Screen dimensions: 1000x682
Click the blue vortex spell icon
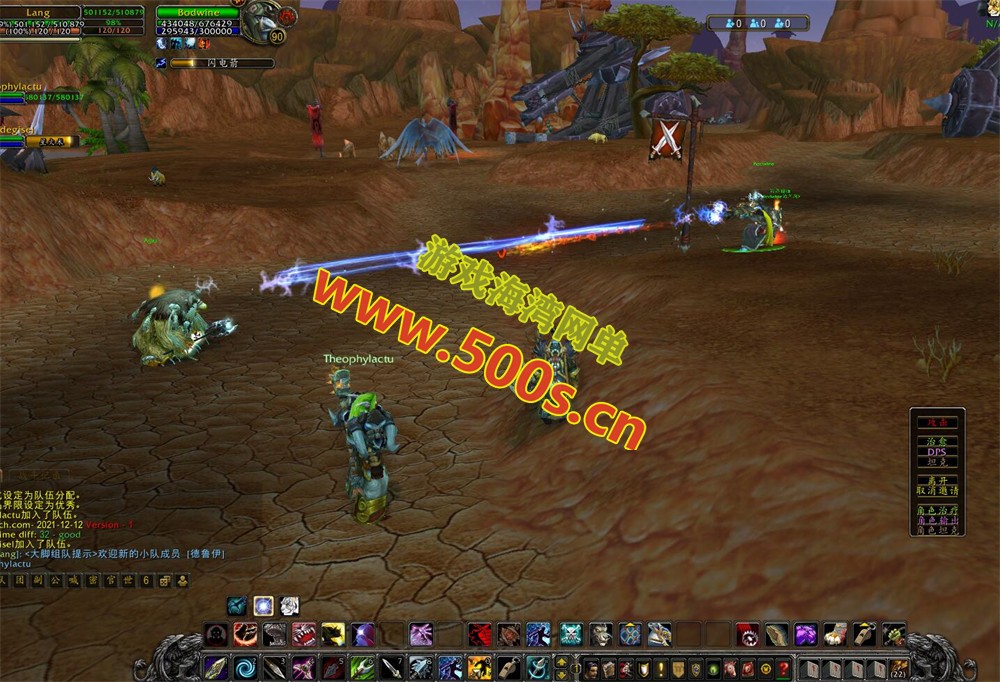click(x=245, y=667)
